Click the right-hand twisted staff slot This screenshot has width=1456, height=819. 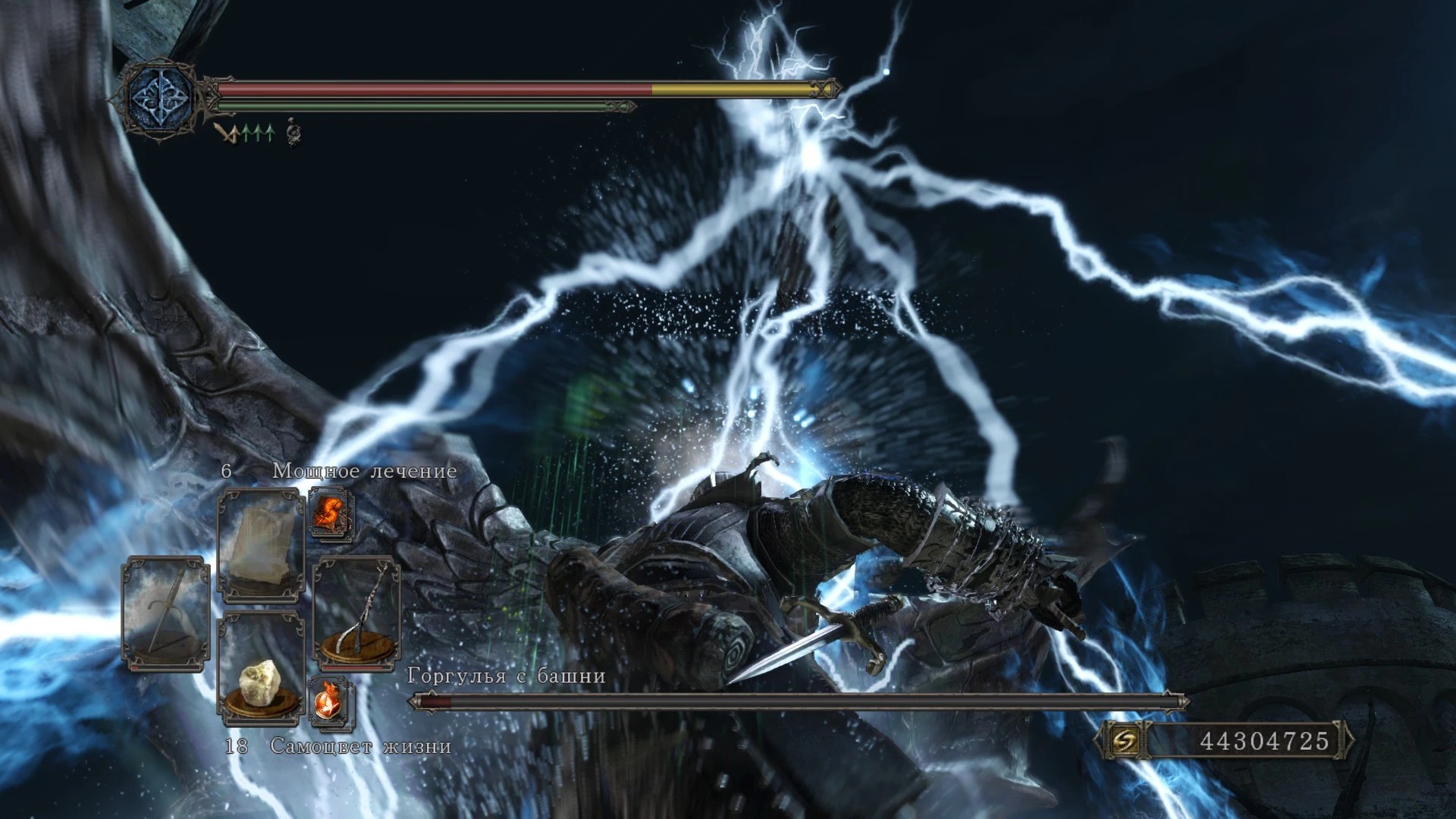click(x=356, y=610)
